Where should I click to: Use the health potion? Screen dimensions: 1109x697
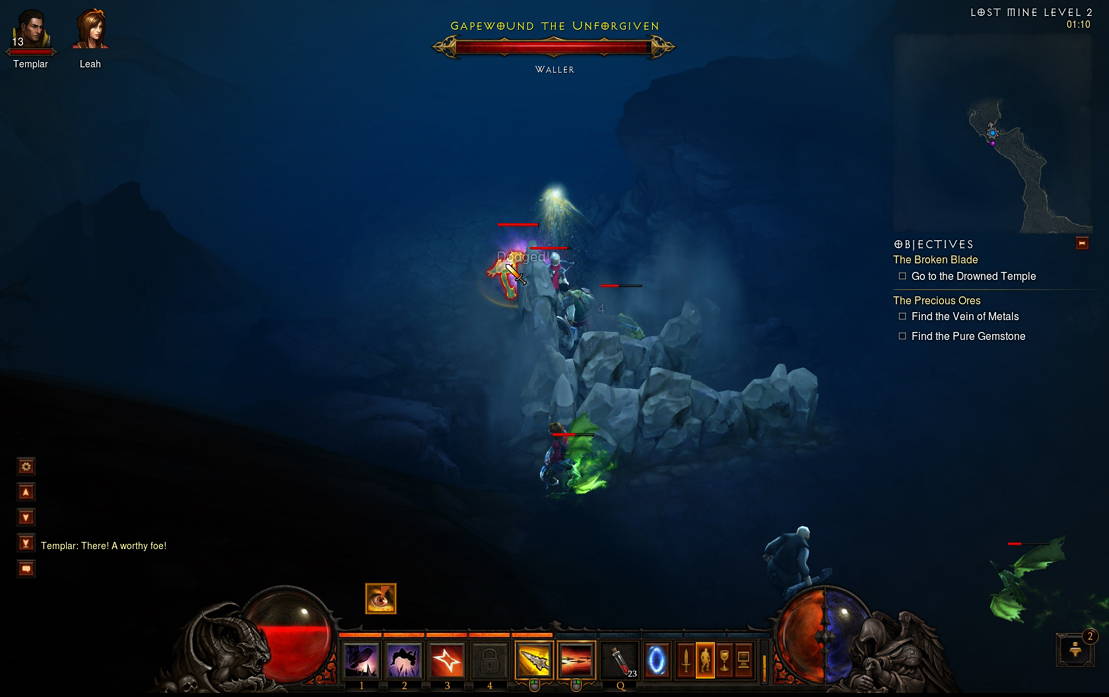coord(621,661)
